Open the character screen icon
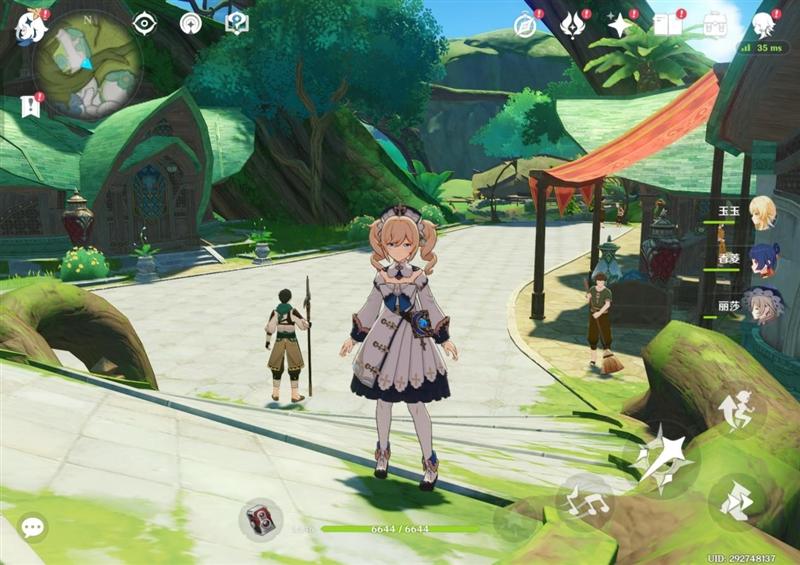The image size is (800, 565). pyautogui.click(x=763, y=25)
